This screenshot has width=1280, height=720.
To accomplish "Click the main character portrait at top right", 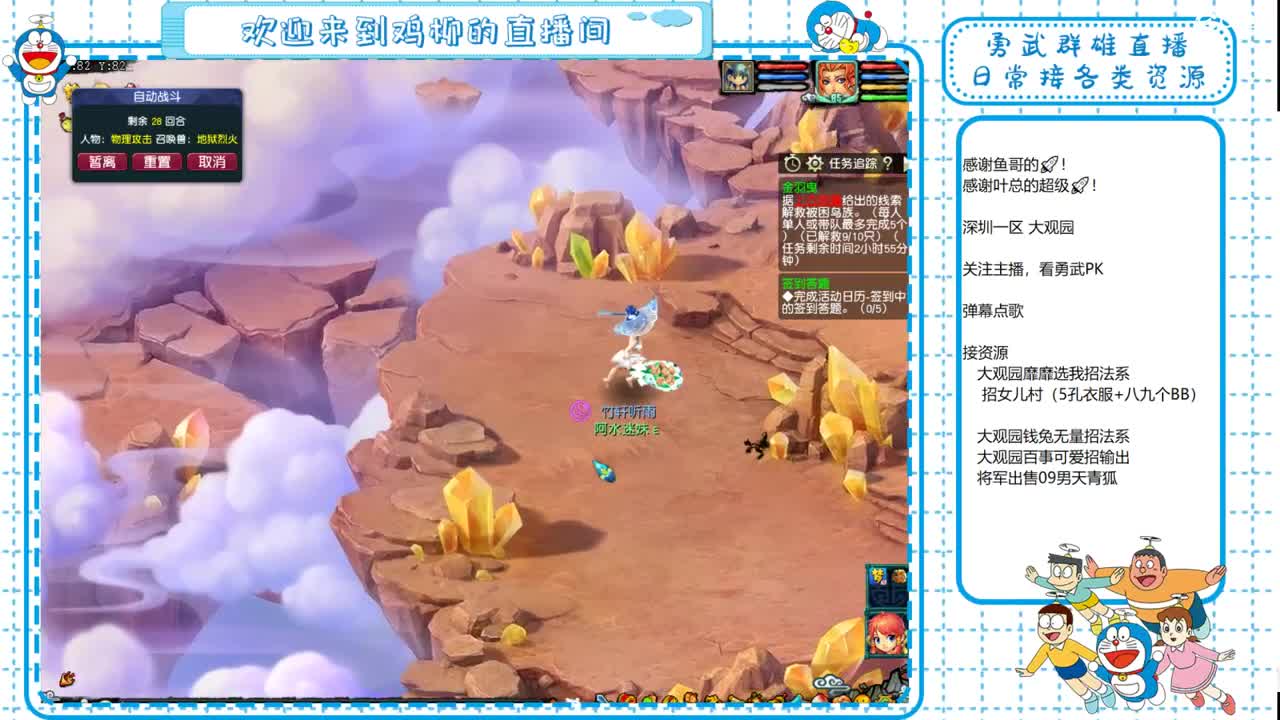I will (x=837, y=82).
